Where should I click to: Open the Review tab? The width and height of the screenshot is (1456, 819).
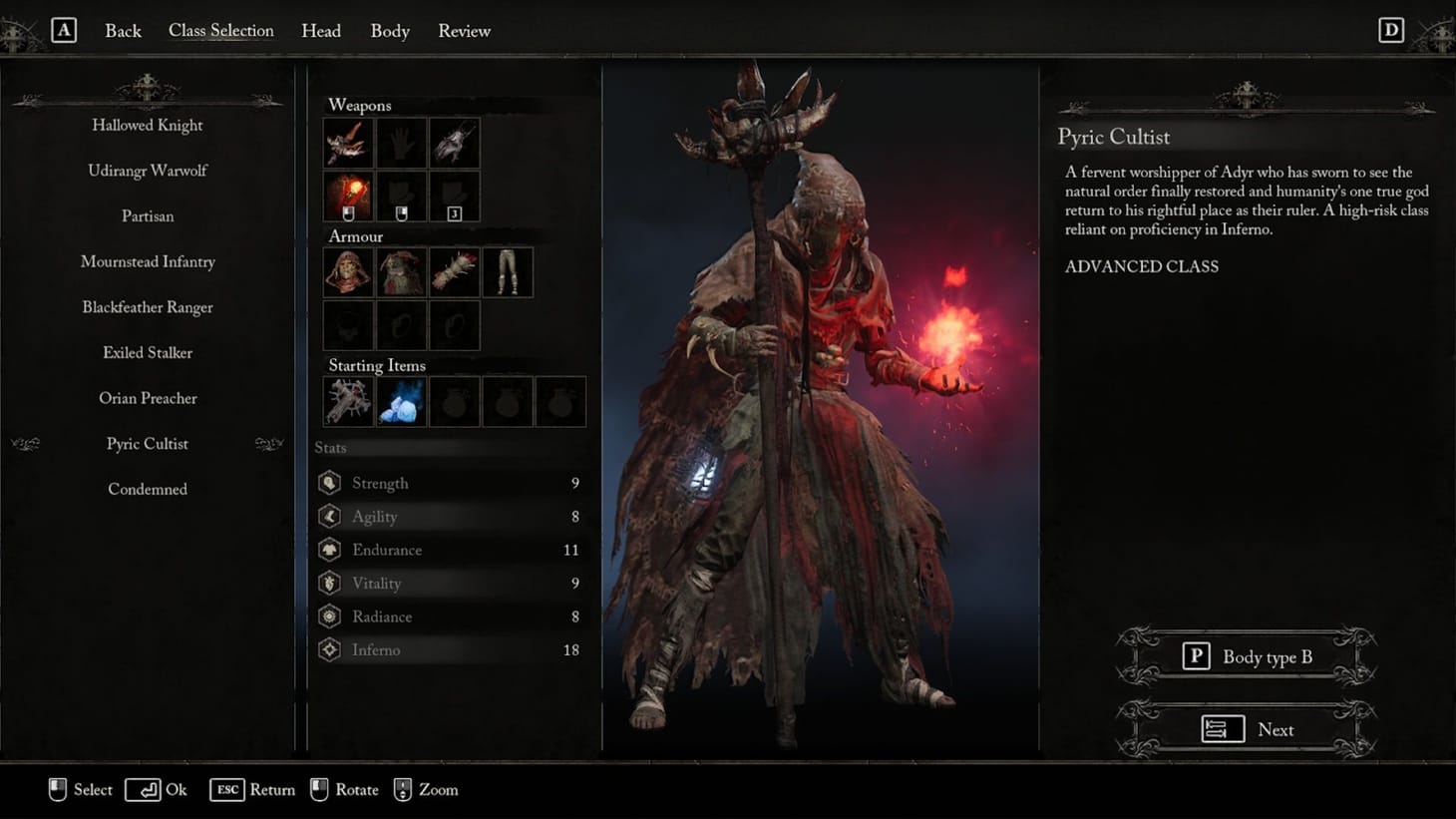(464, 31)
